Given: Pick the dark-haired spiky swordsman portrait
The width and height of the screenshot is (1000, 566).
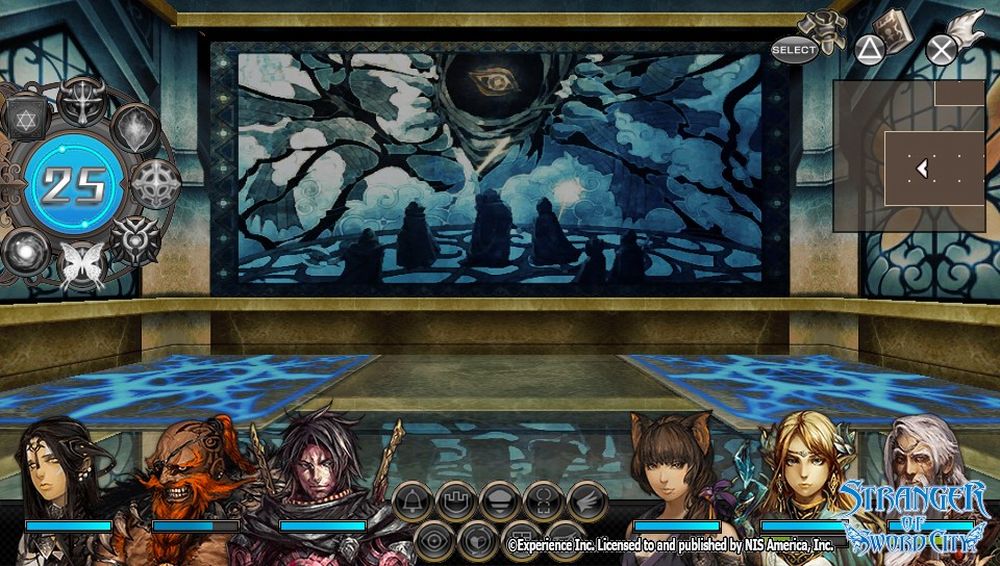Looking at the screenshot, I should point(320,470).
